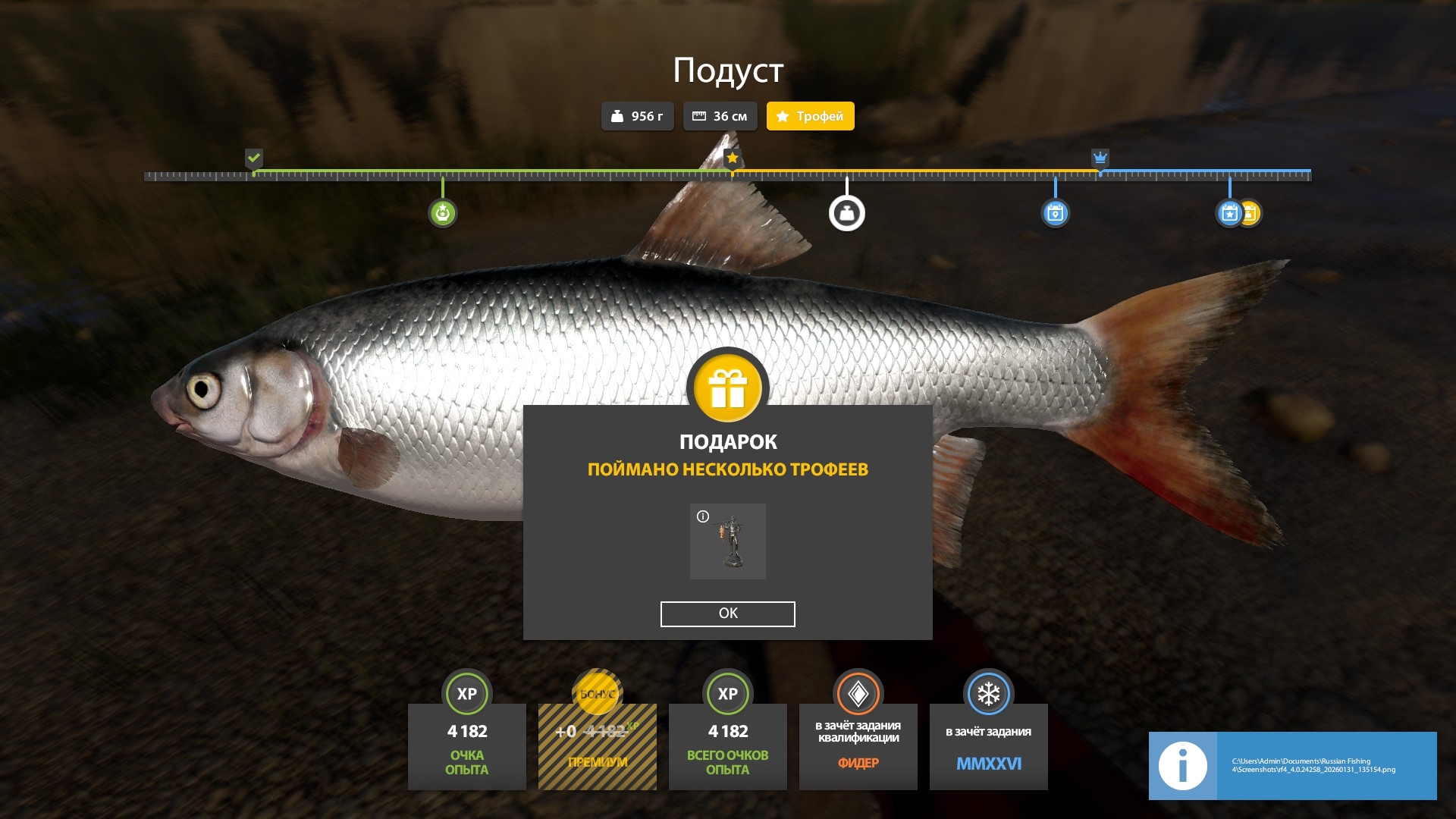The image size is (1456, 819).
Task: Confirm the gift popup with OK
Action: pyautogui.click(x=727, y=613)
